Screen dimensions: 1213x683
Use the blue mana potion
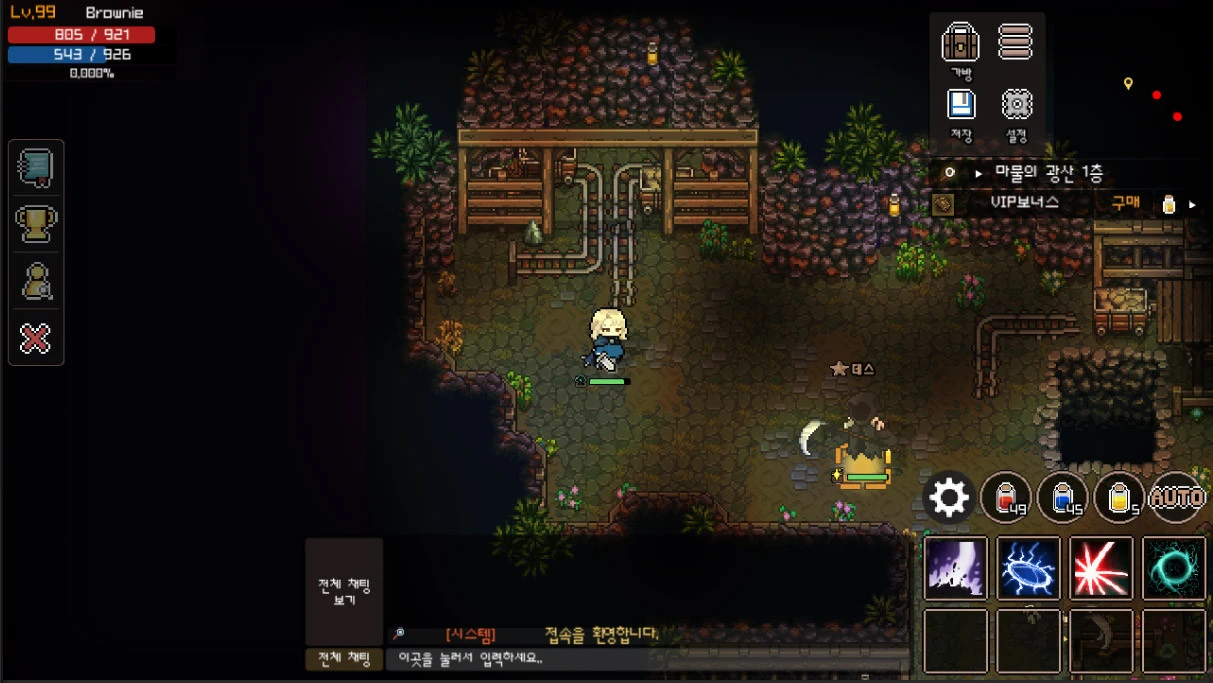point(1063,497)
